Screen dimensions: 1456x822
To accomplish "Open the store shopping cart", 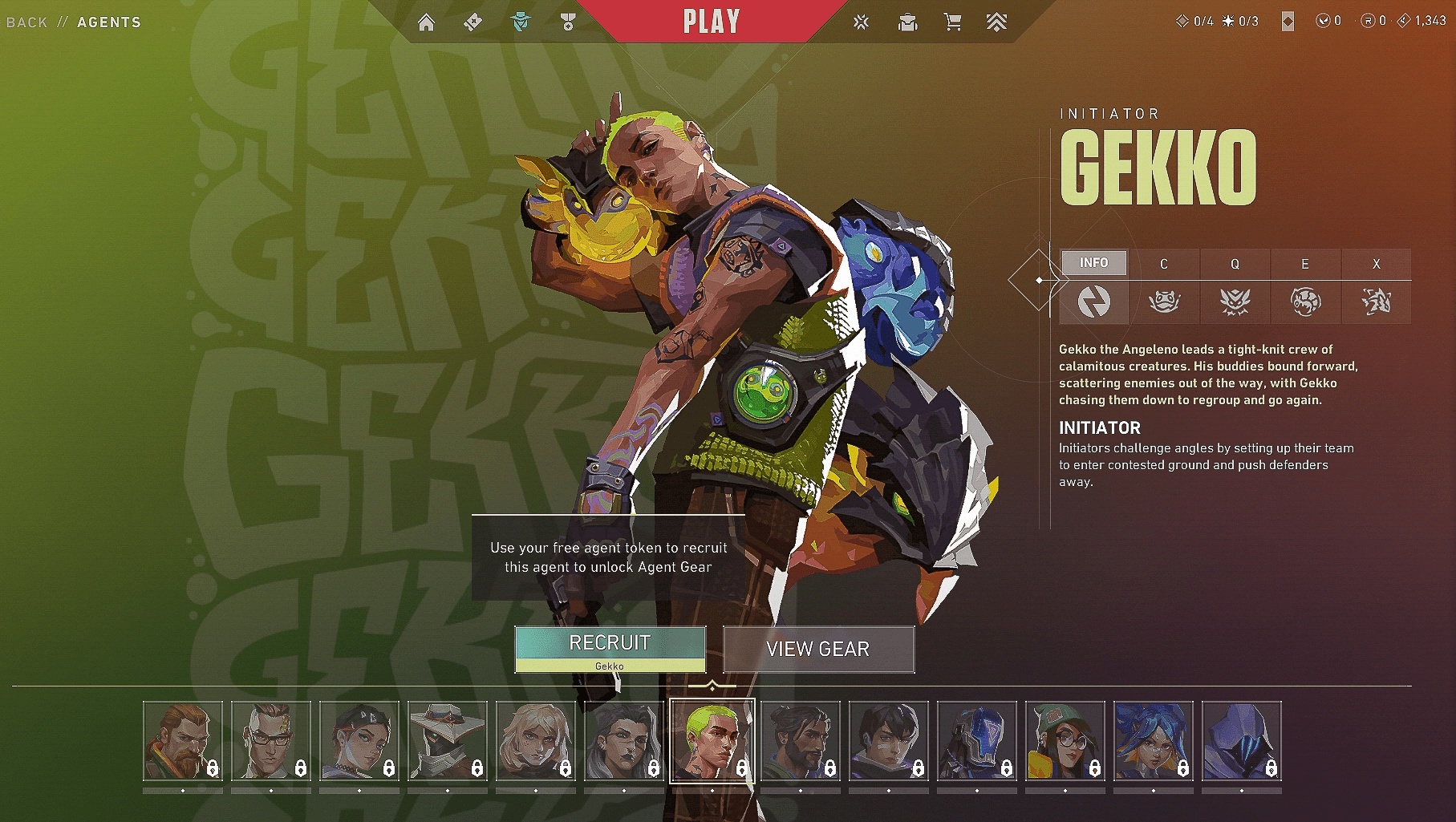I will pos(953,22).
